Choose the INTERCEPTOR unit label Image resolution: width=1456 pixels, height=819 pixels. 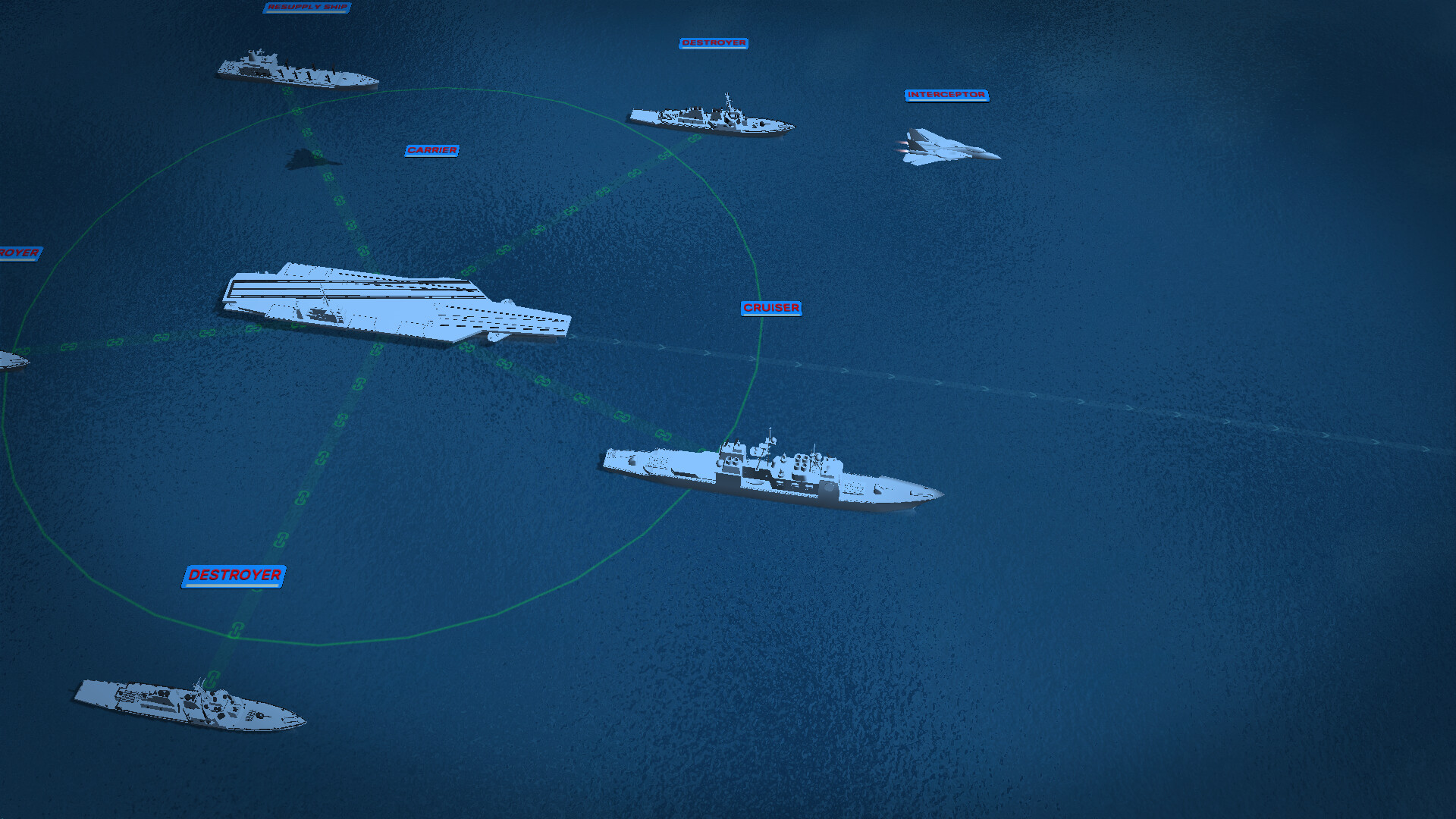(x=946, y=95)
